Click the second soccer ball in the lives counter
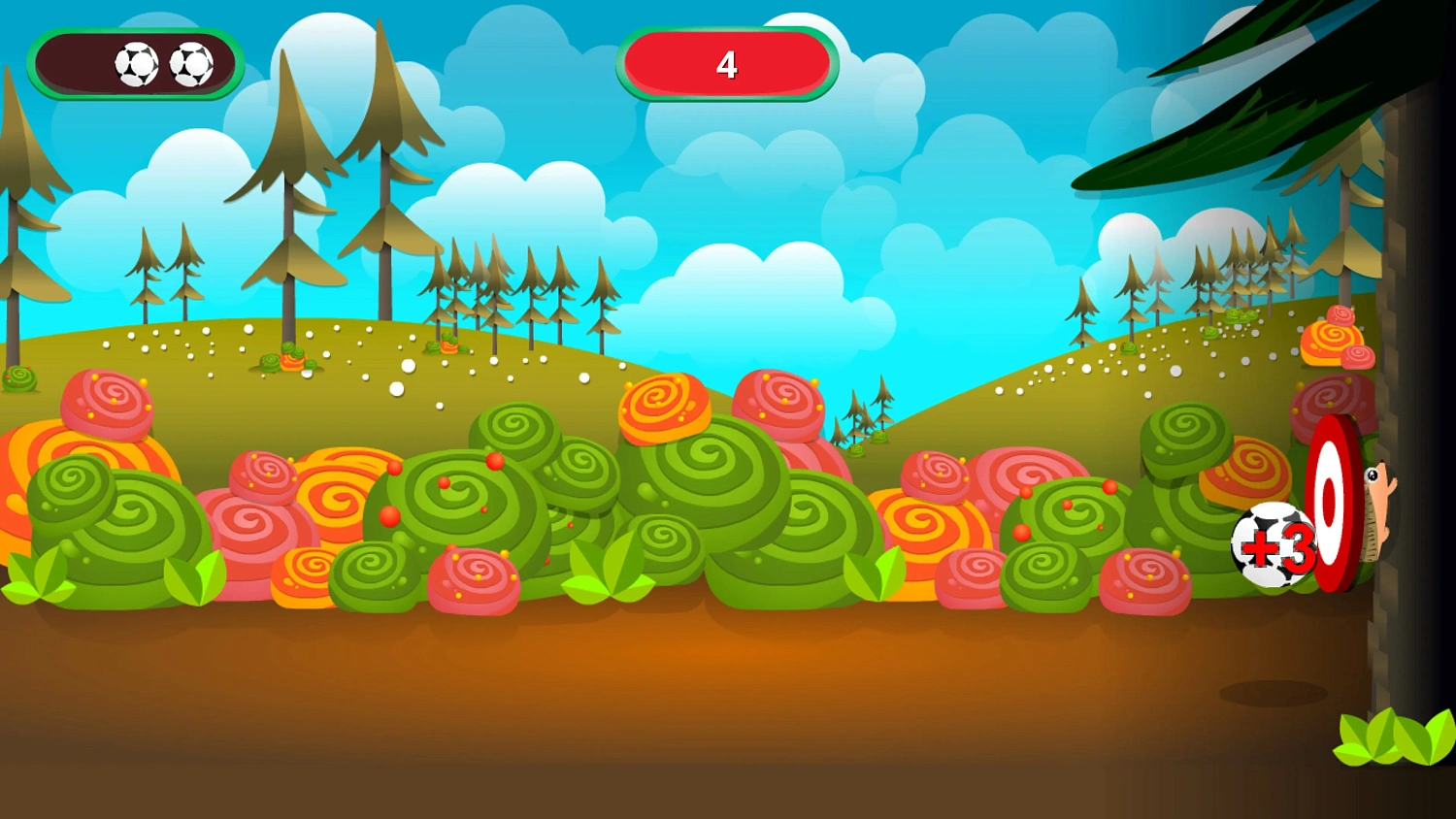 [x=191, y=63]
